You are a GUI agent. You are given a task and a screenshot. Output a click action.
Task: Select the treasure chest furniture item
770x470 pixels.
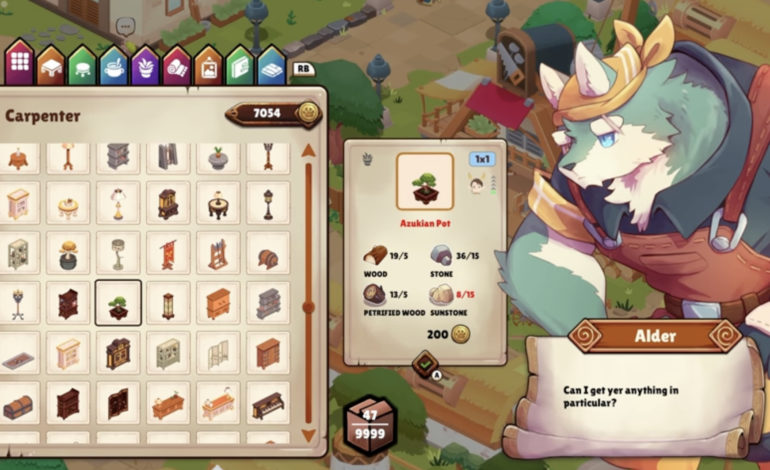tap(18, 405)
